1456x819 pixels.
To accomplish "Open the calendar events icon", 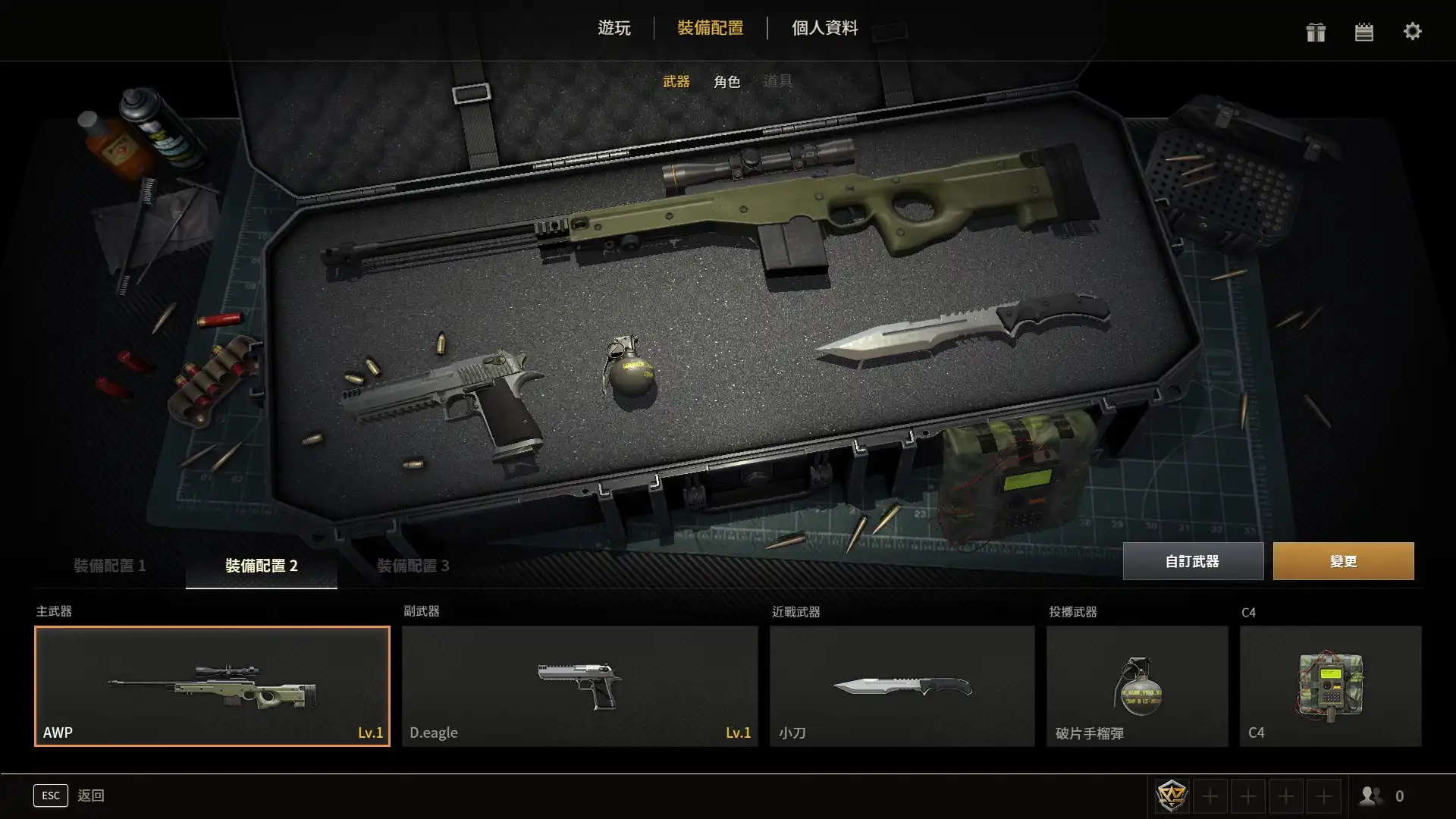I will pyautogui.click(x=1364, y=32).
